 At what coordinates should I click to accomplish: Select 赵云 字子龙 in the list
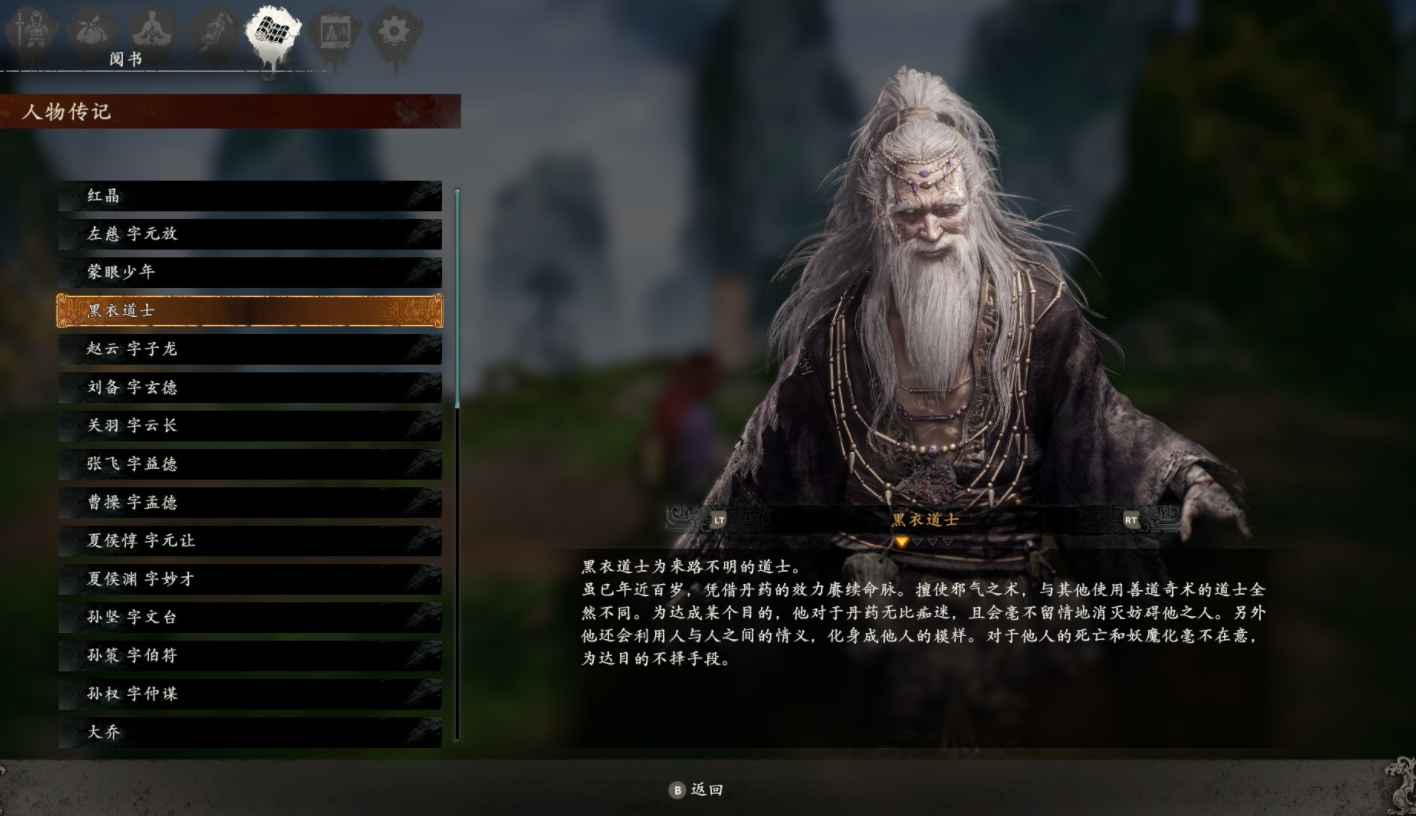tap(250, 349)
